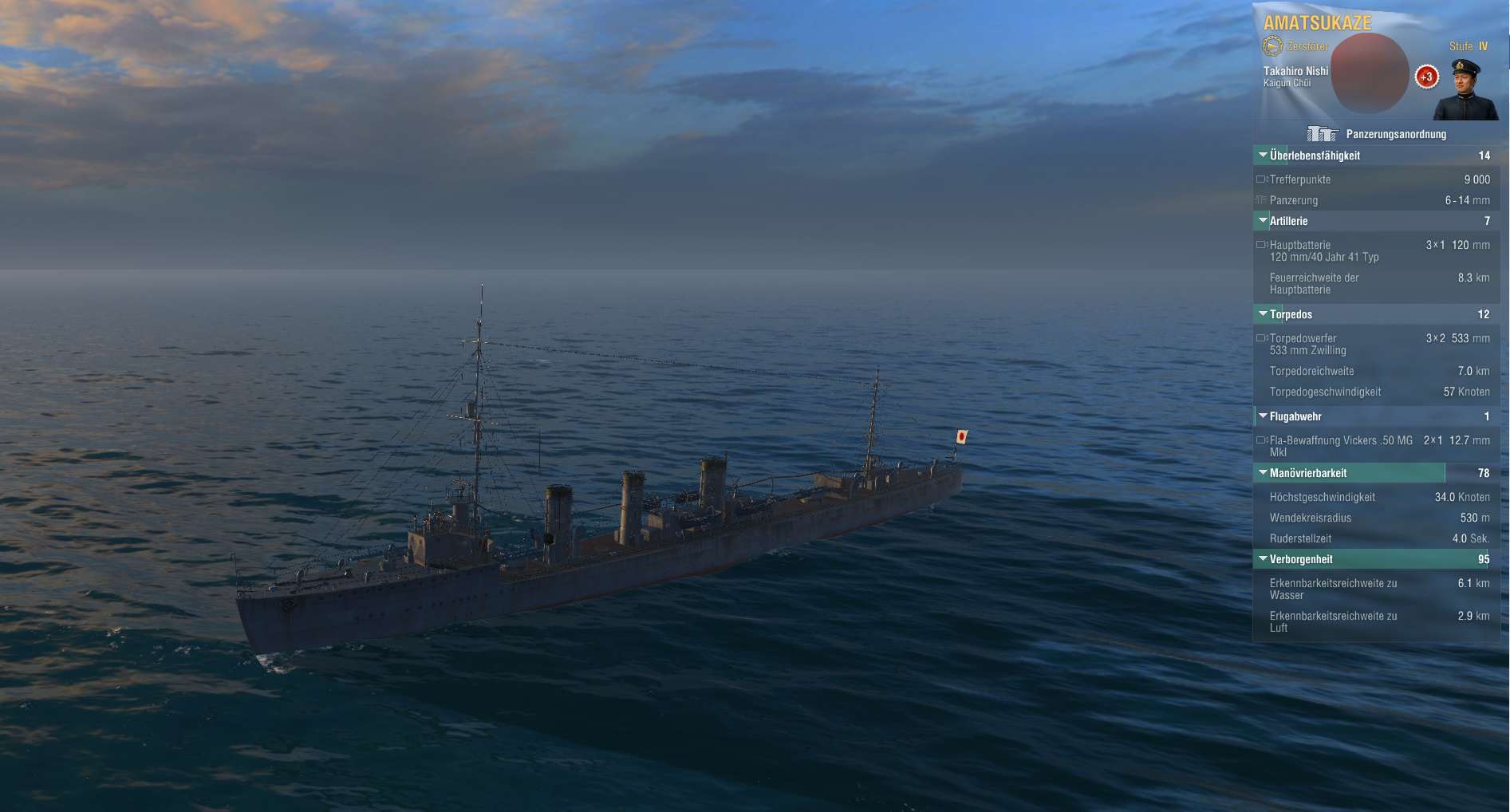Viewport: 1510px width, 812px height.
Task: Collapse the Verborgenheit section
Action: pyautogui.click(x=1263, y=559)
